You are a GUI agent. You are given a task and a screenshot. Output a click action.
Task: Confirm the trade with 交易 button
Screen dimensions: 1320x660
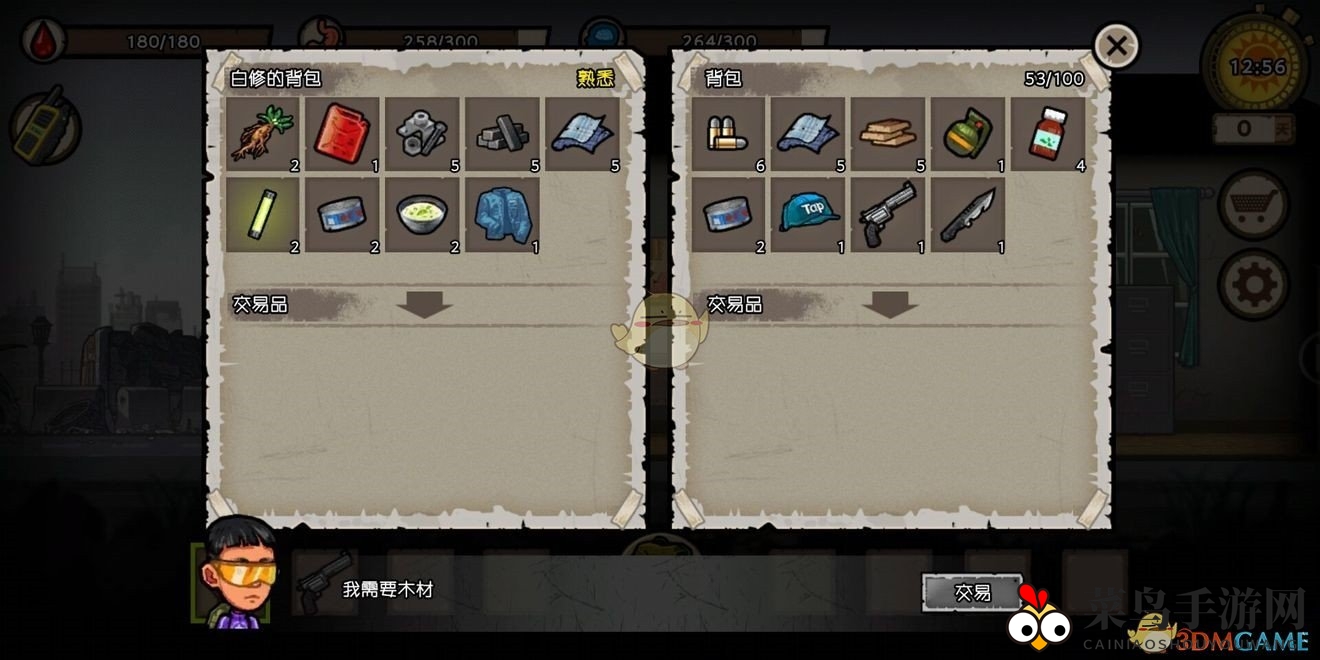point(972,592)
